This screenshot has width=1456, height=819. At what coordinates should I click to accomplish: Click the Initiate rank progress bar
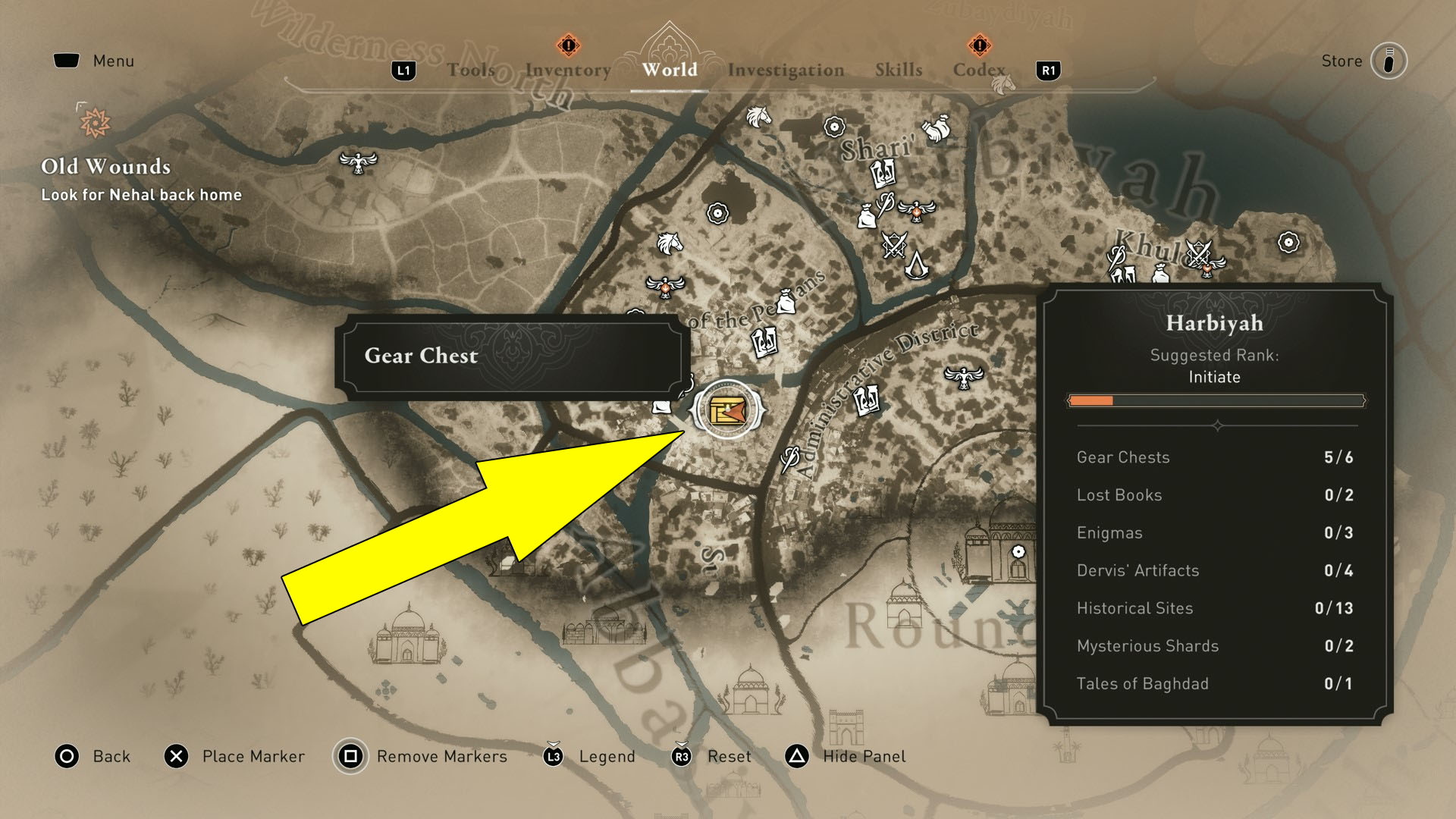pyautogui.click(x=1215, y=400)
